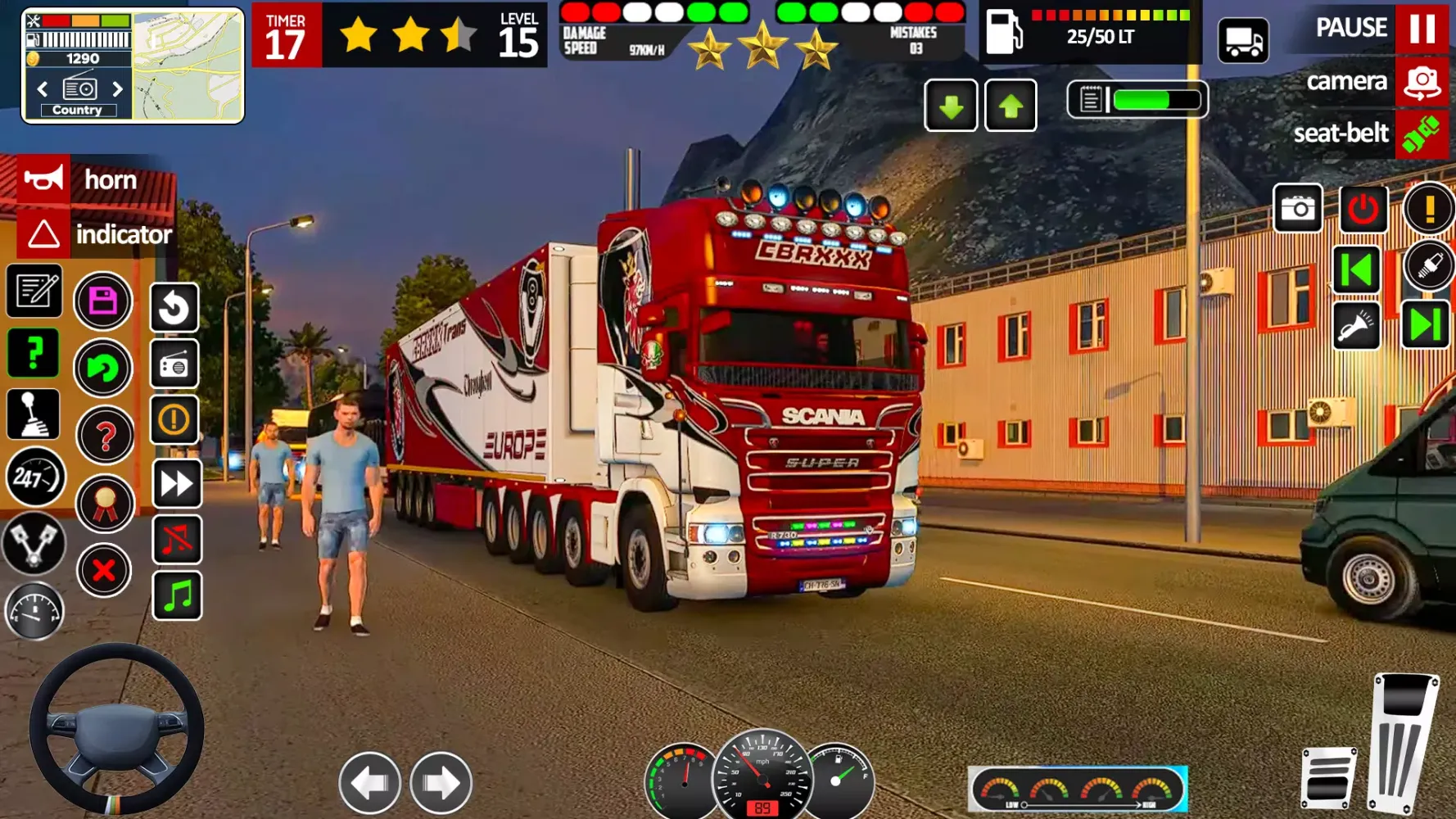Tap the accelerator pedal
The image size is (1456, 819).
click(x=1404, y=741)
